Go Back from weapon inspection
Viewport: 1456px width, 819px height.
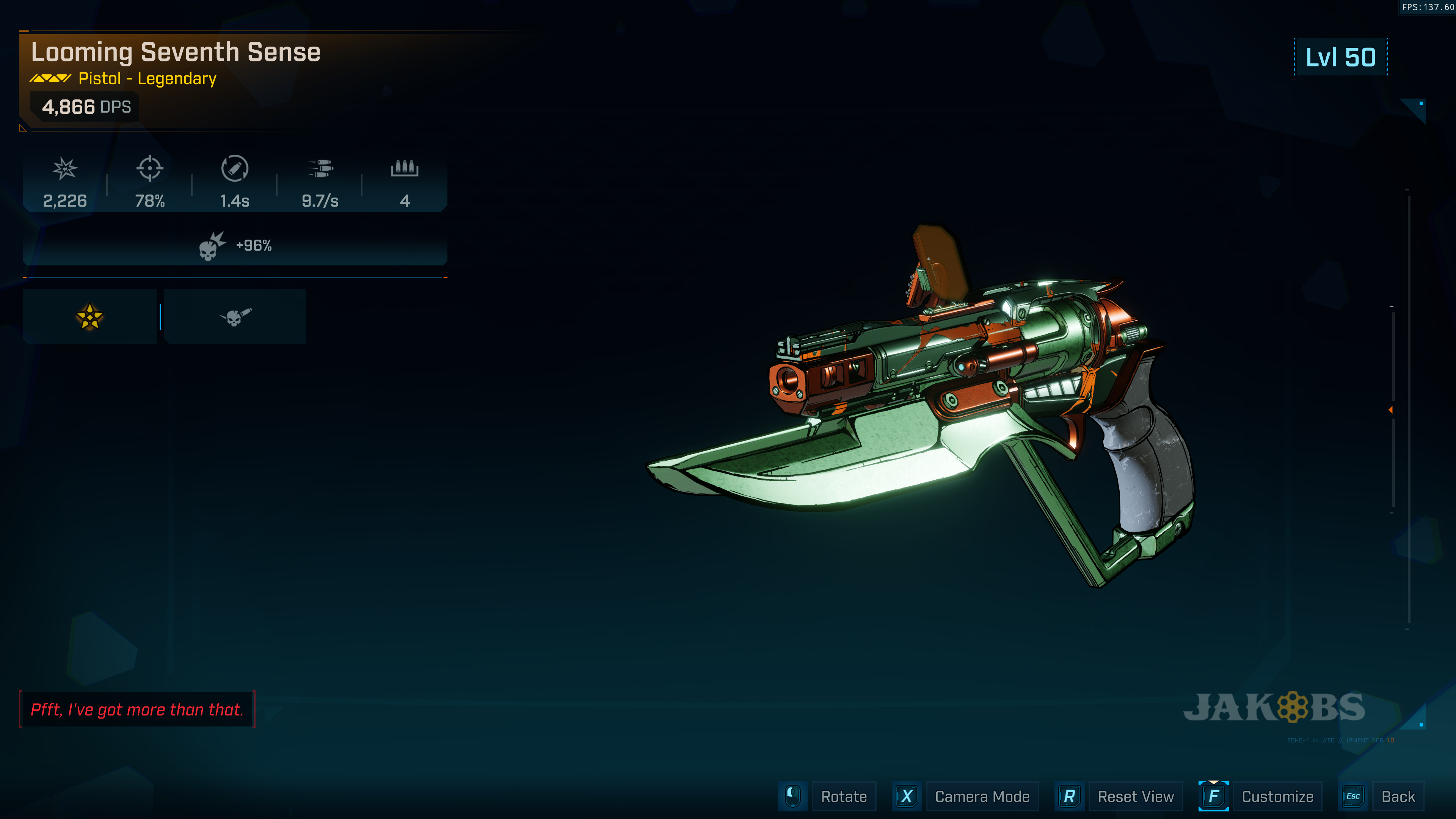1397,796
